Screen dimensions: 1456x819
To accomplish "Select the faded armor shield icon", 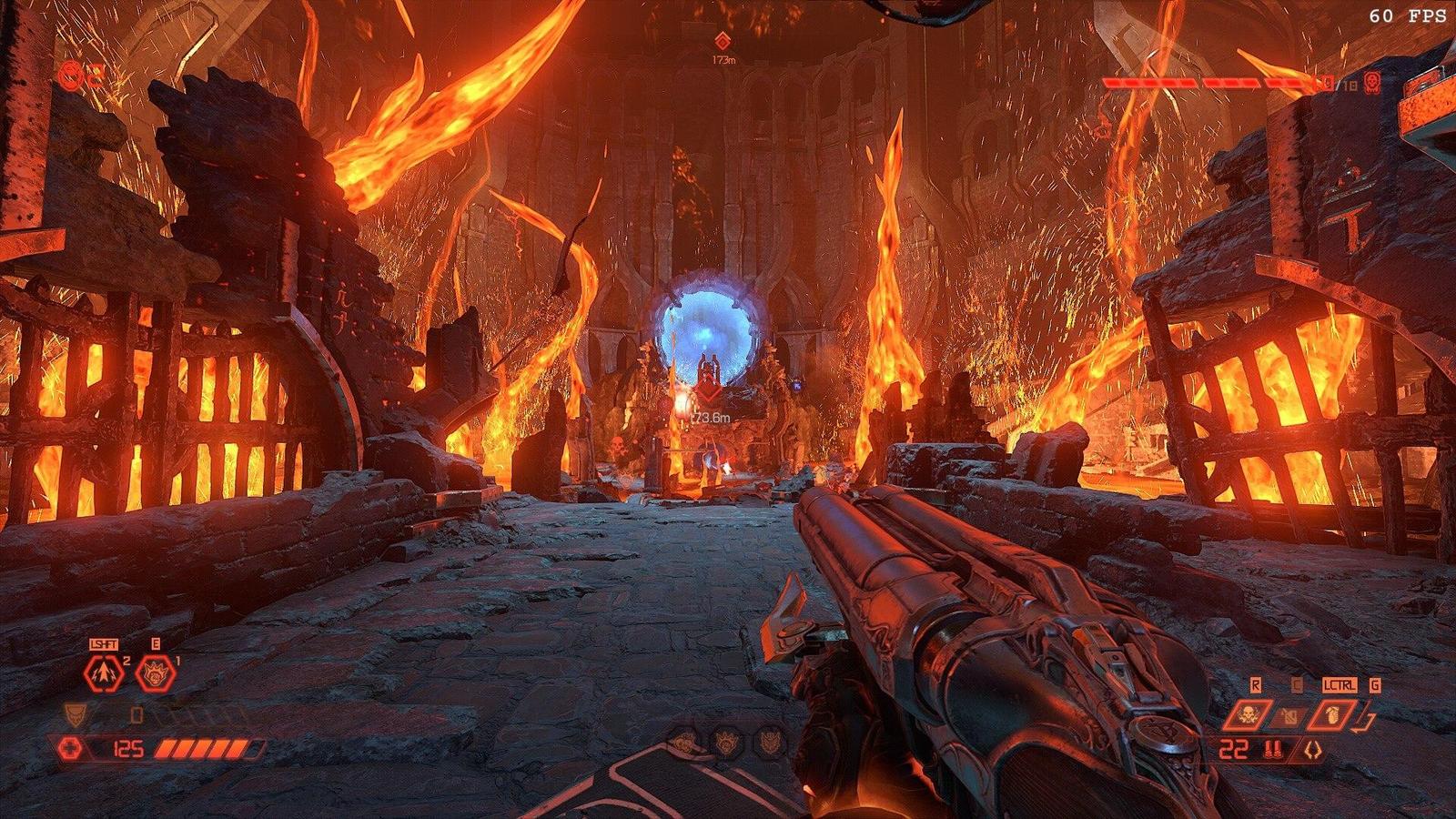I will [x=76, y=714].
